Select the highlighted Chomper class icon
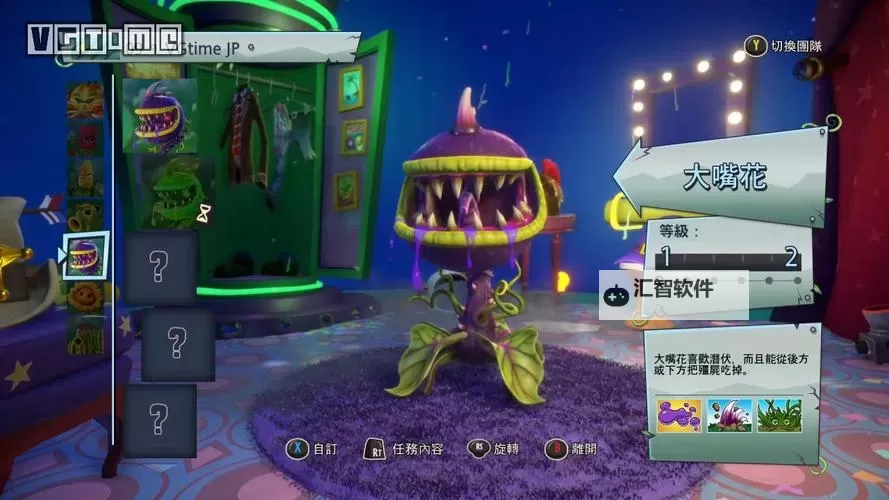This screenshot has height=500, width=889. 85,254
